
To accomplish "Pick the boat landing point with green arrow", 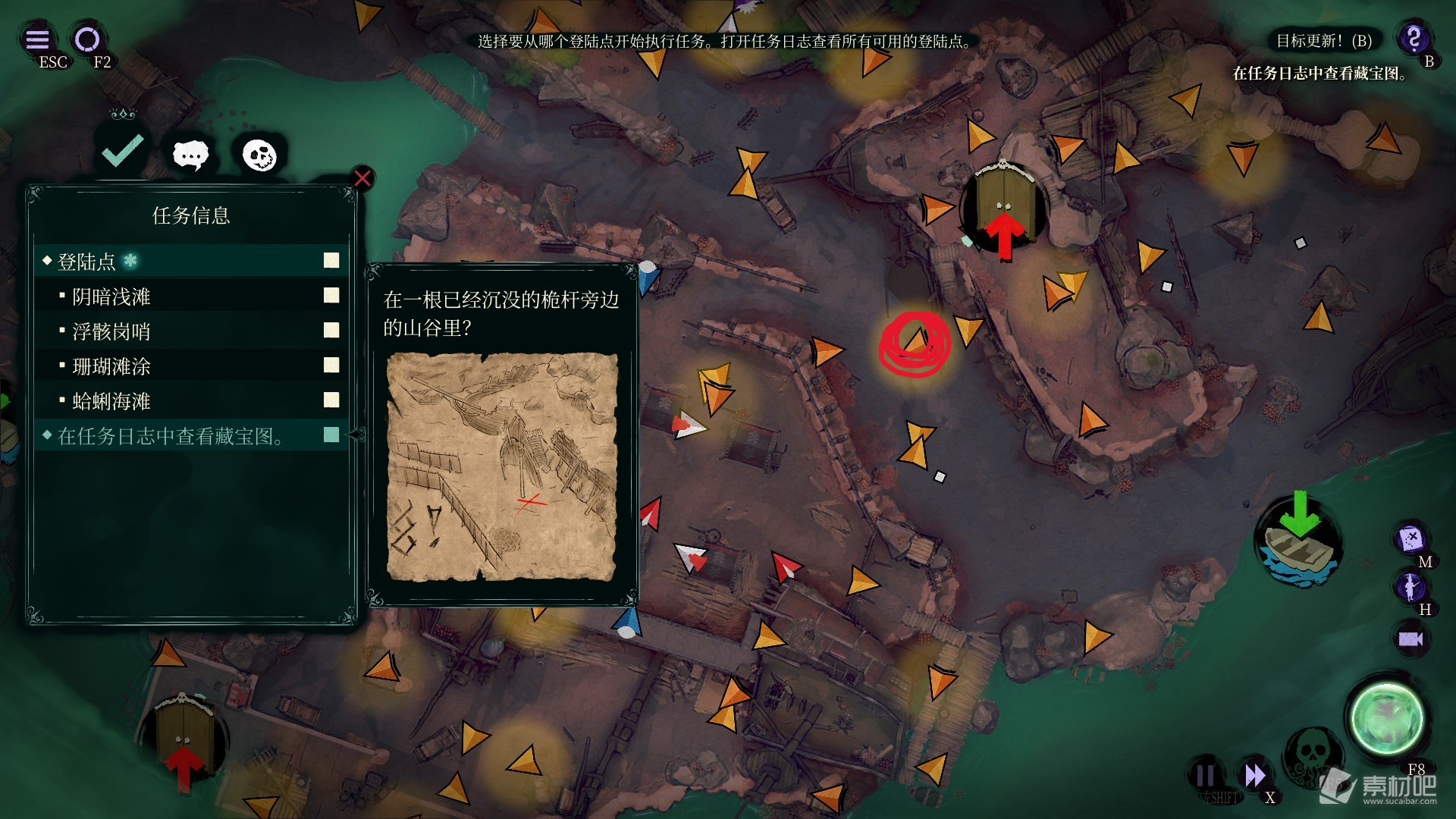I will (1298, 540).
